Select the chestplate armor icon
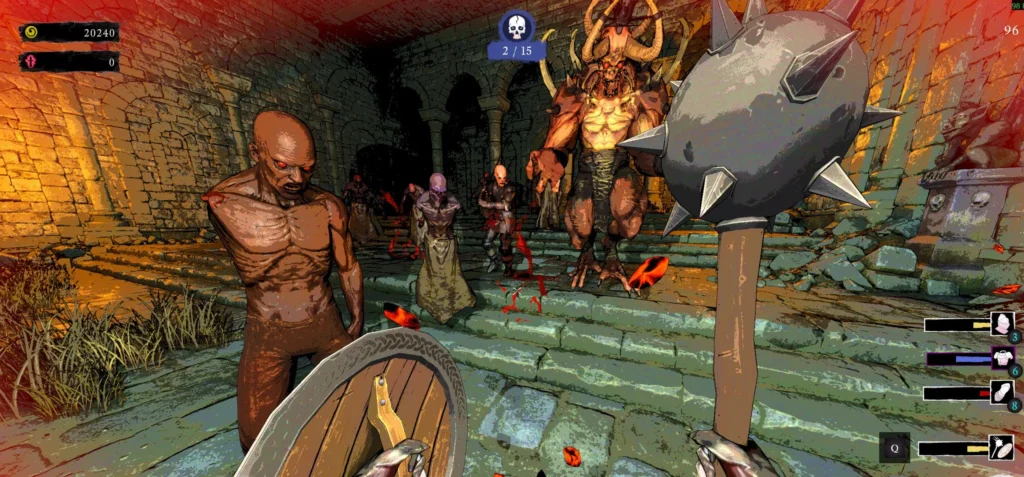The image size is (1024, 477). [1001, 357]
